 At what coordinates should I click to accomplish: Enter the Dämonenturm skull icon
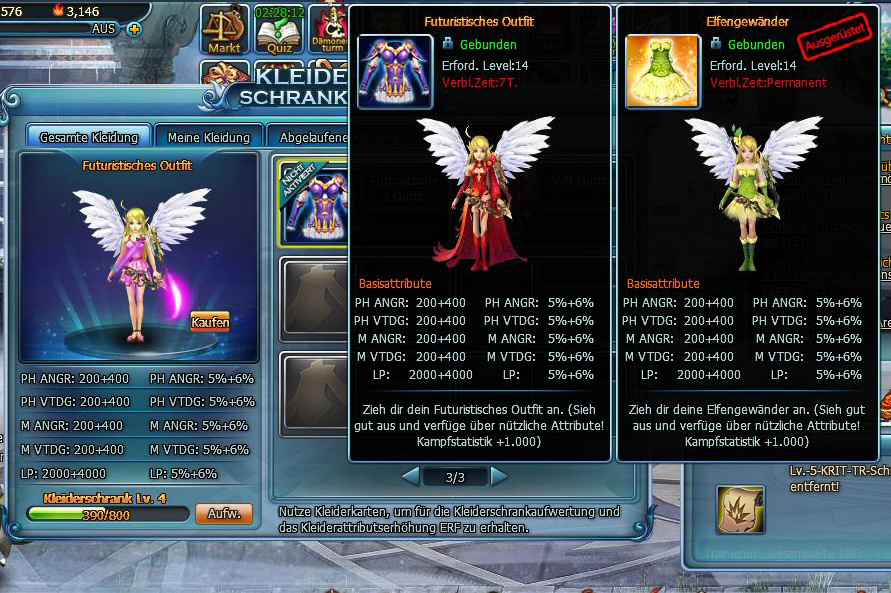[x=329, y=30]
